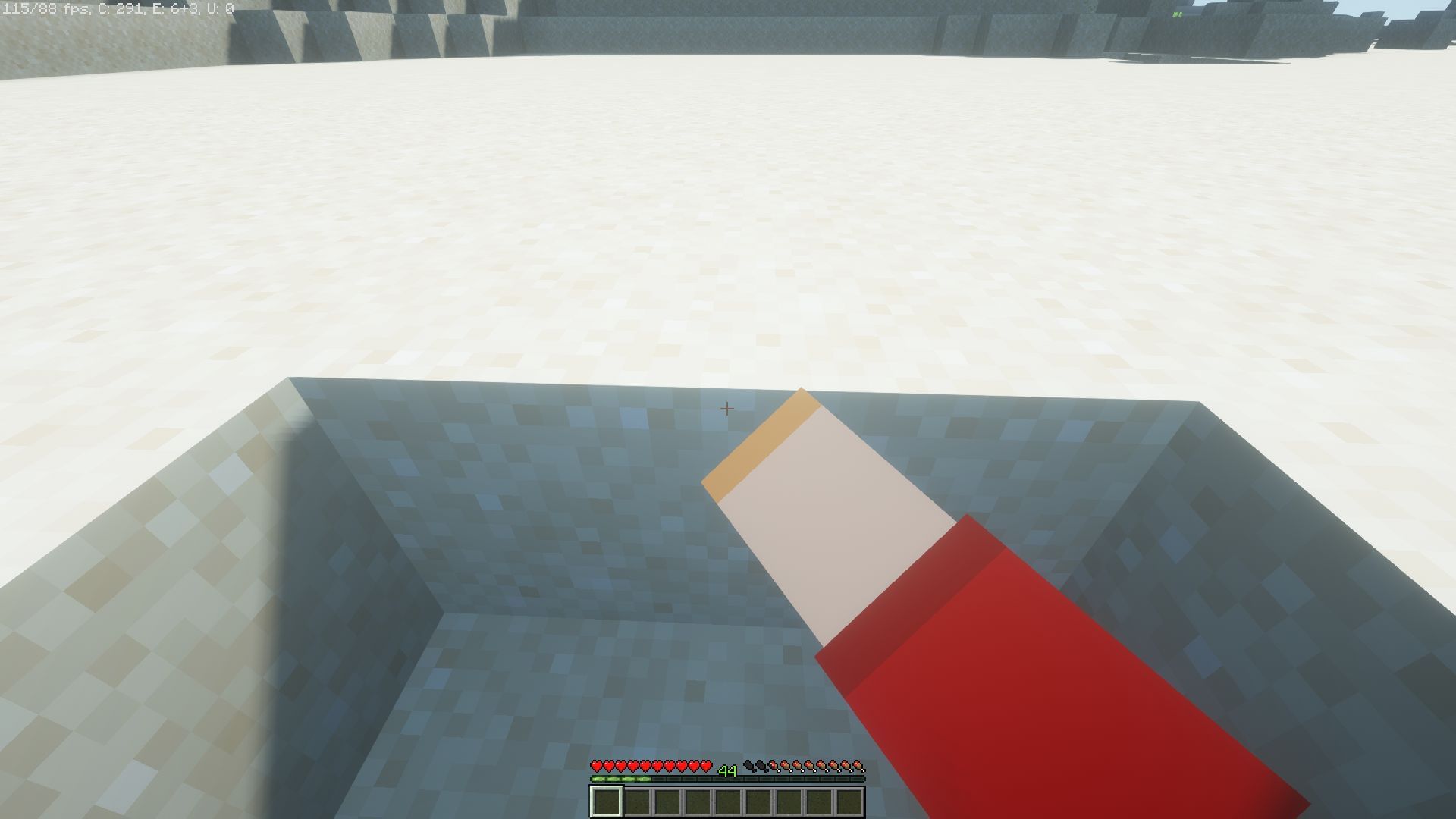Click the crosshair at screen center
Screen dimensions: 1456x819
pos(728,409)
